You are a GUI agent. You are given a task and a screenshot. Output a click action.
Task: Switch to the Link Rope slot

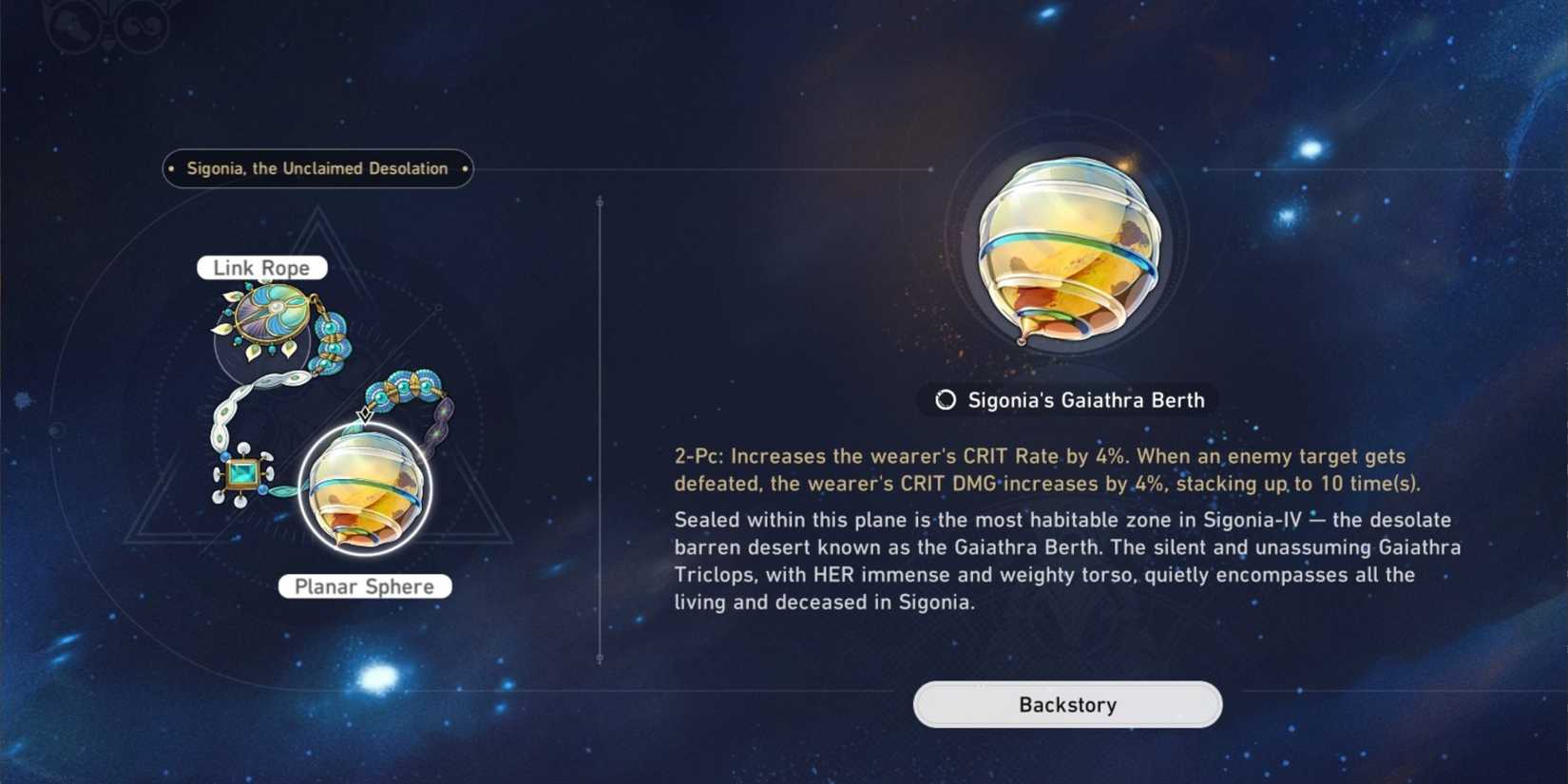click(262, 267)
